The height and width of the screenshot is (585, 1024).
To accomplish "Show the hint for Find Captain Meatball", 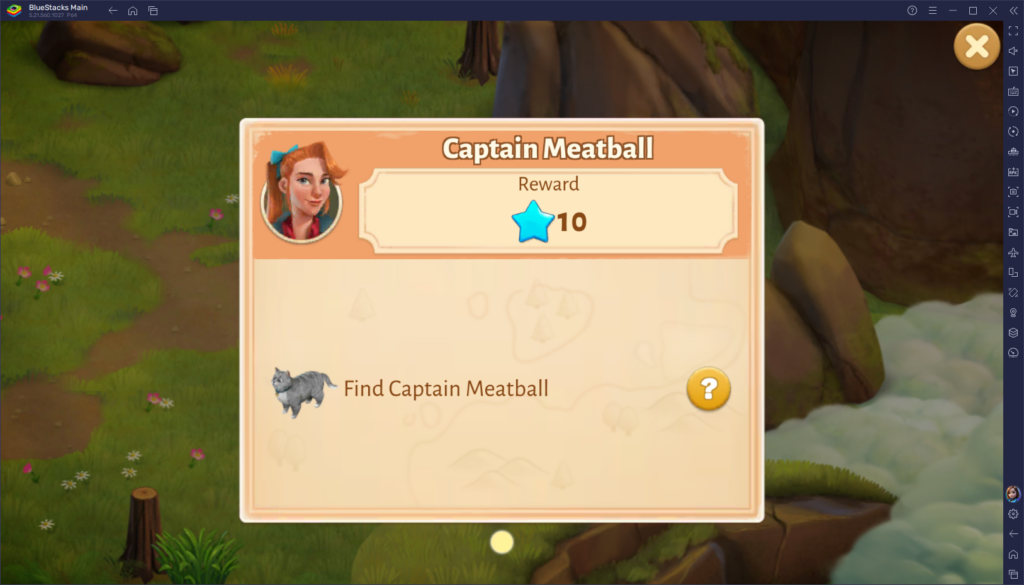I will 708,389.
